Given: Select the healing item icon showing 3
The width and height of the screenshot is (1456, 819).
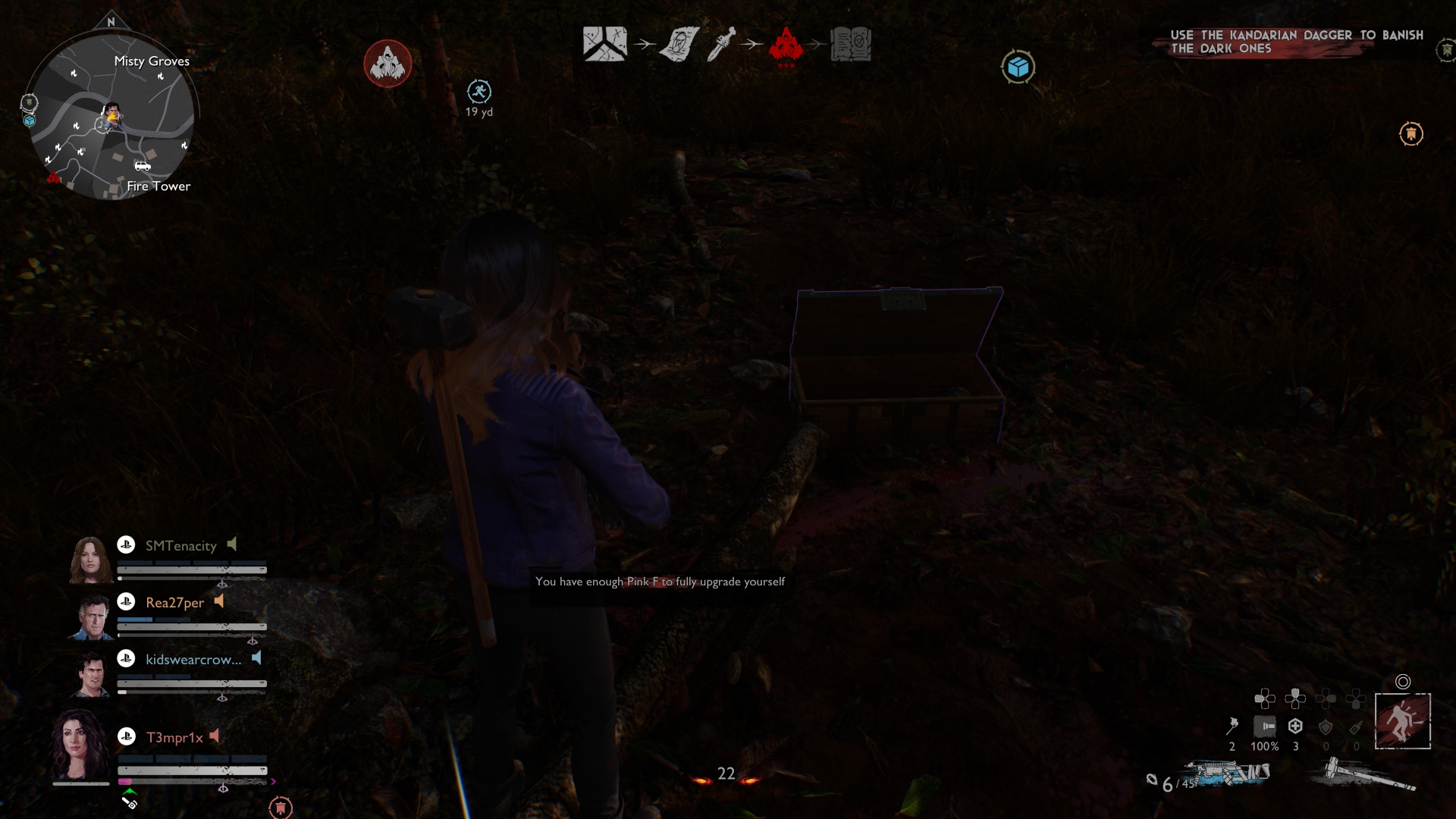Looking at the screenshot, I should (x=1294, y=724).
